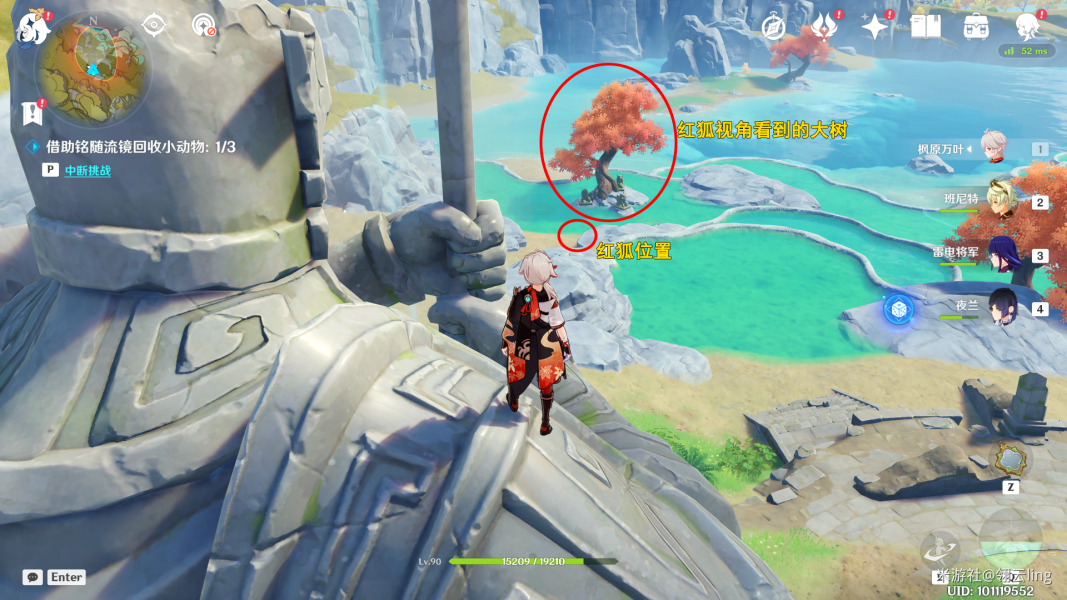Click the blue cube icon beside 夜兰
Image resolution: width=1067 pixels, height=600 pixels.
tap(898, 309)
